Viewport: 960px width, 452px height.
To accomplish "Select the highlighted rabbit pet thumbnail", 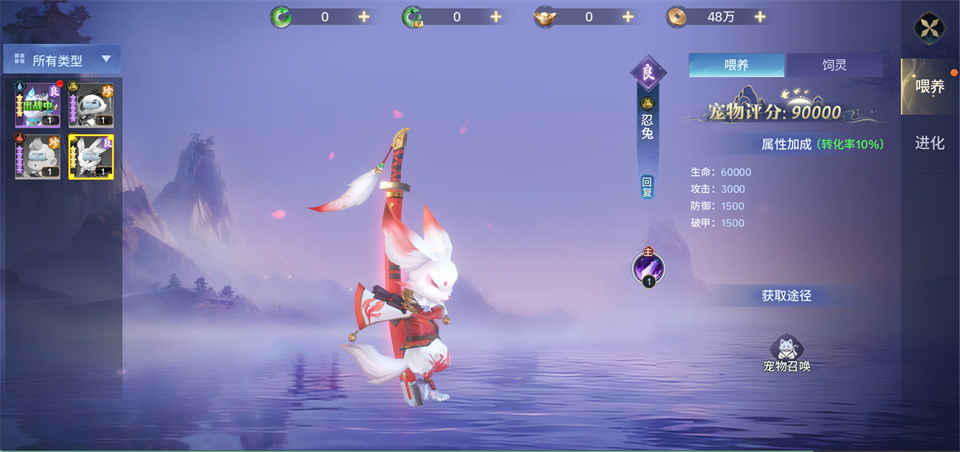I will coord(91,157).
